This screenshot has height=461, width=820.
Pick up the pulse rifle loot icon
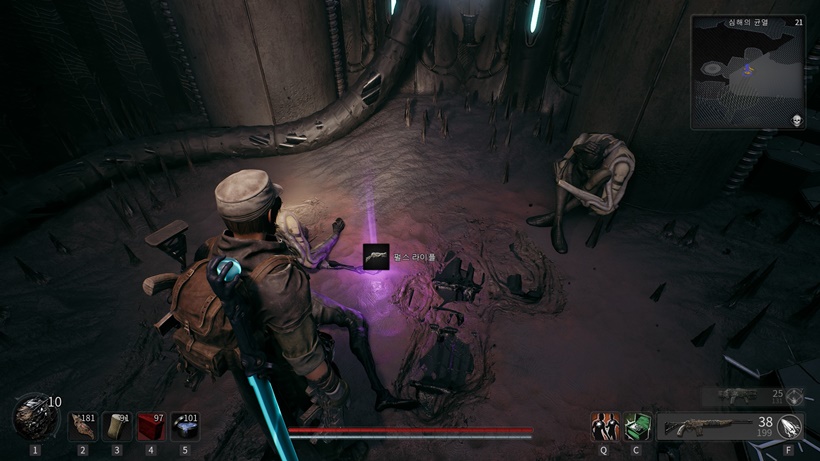point(376,257)
